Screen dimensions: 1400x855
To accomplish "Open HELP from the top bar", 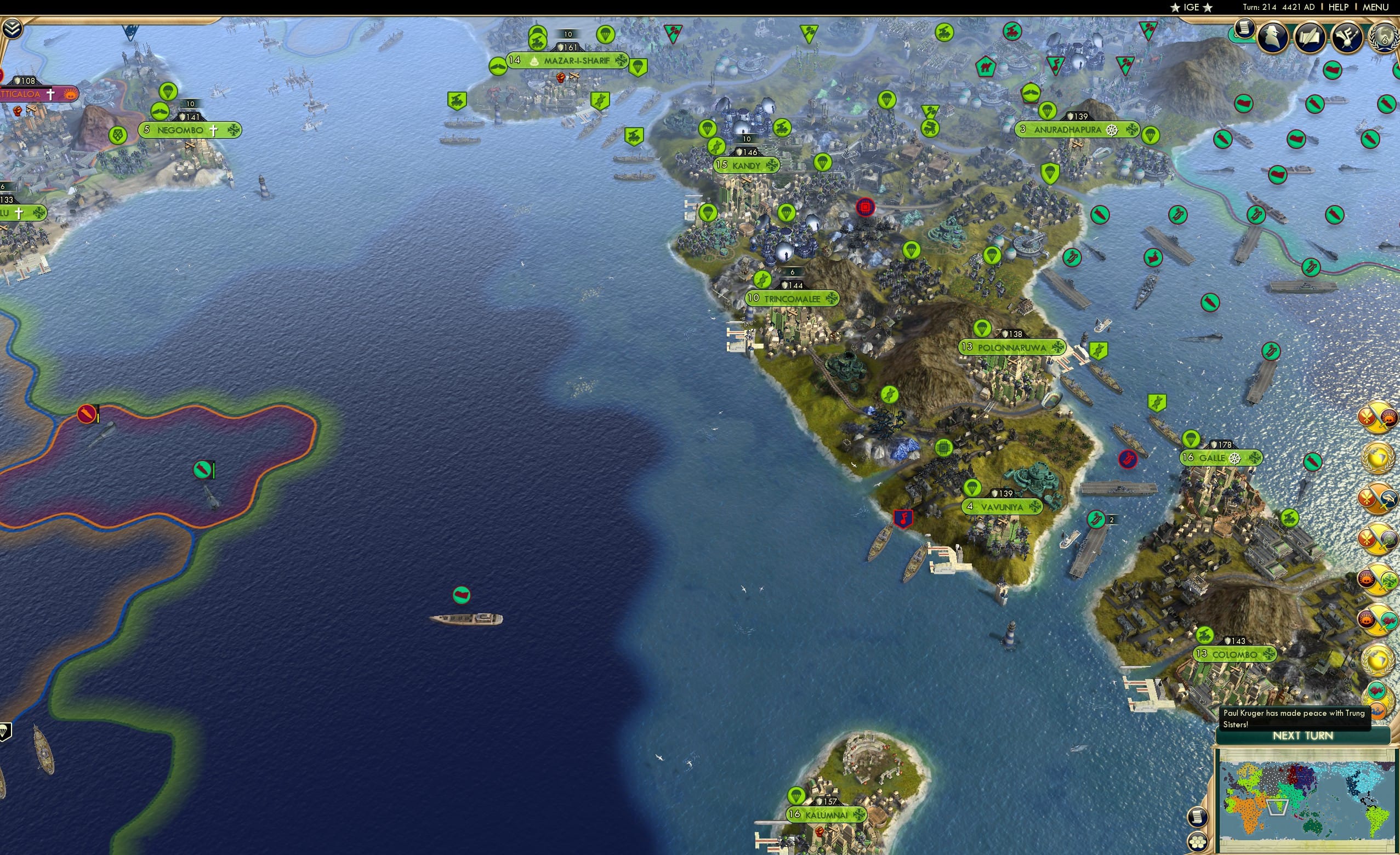I will (1339, 7).
